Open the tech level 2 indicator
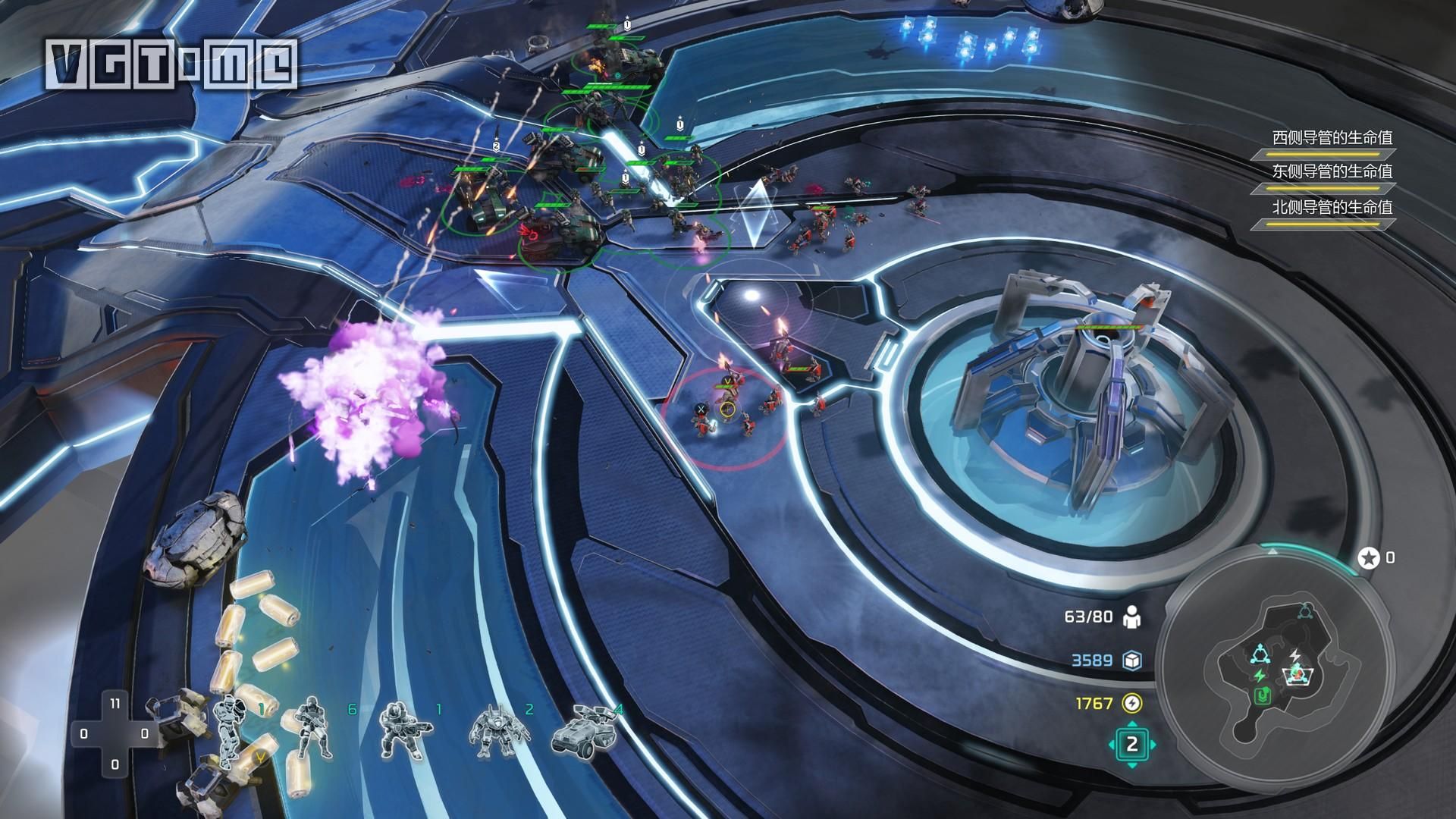Viewport: 1456px width, 819px height. coord(1132,744)
